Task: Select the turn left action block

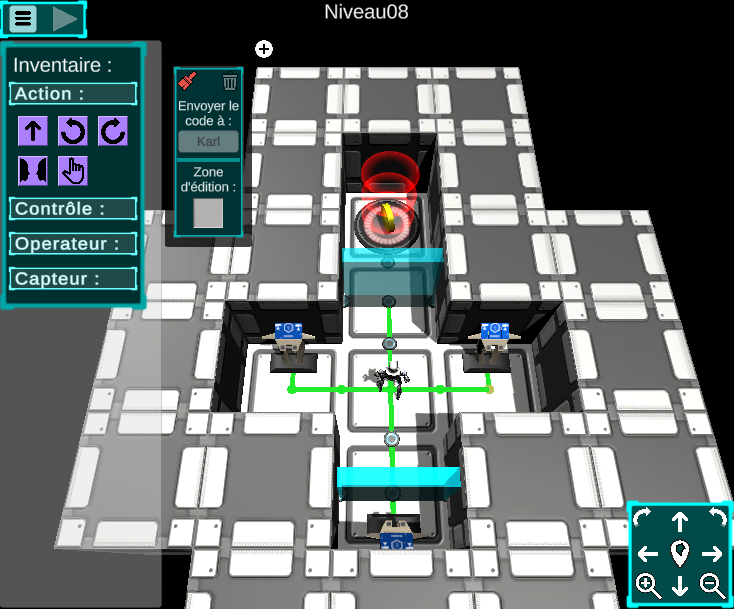Action: tap(73, 131)
